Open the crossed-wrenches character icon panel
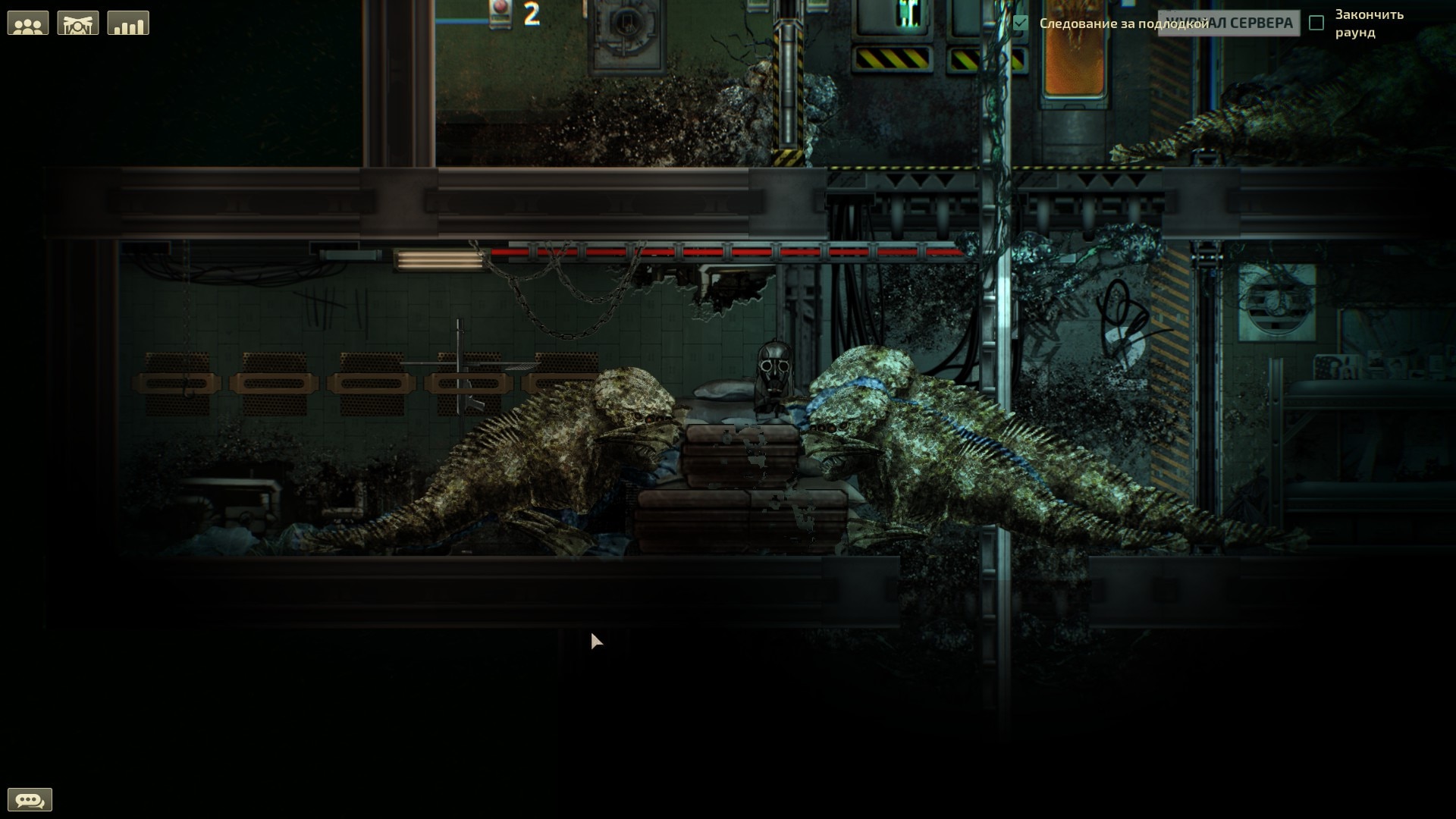 pos(78,24)
